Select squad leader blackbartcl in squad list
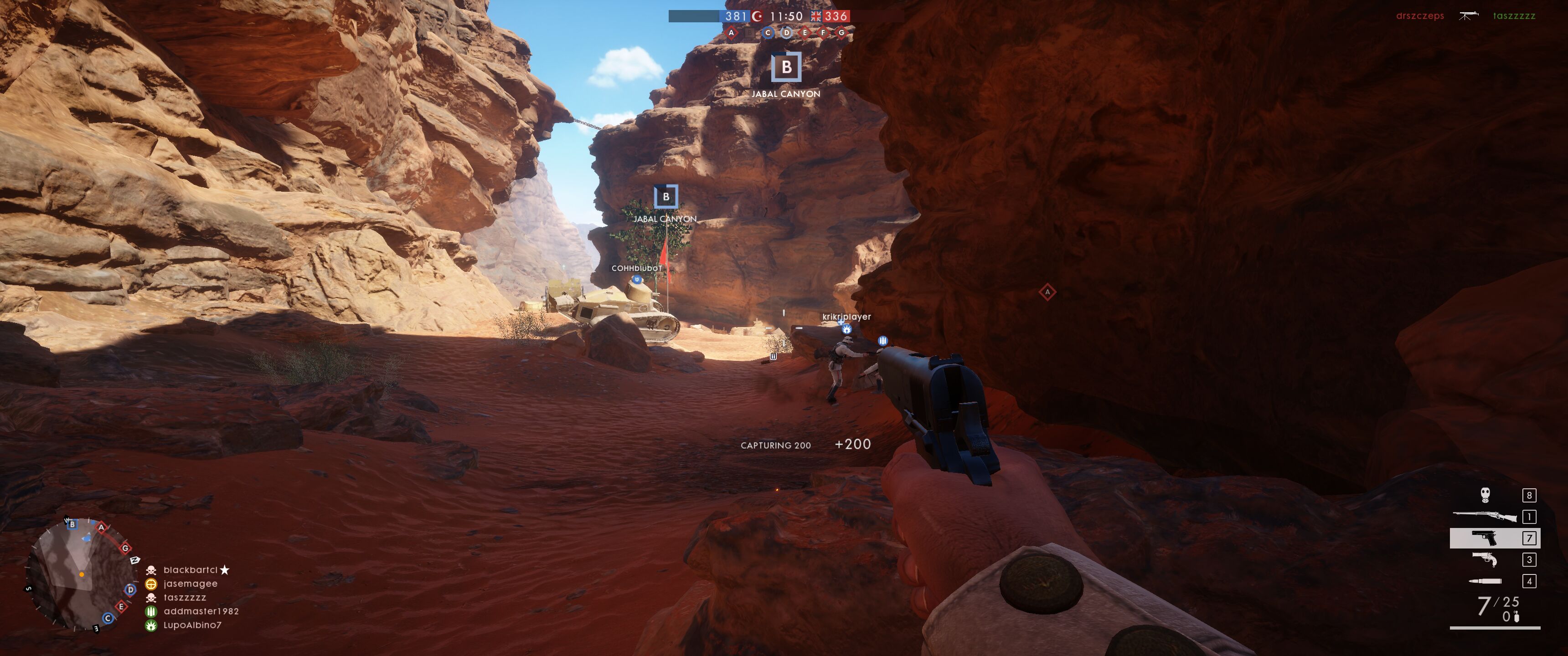 pyautogui.click(x=190, y=569)
